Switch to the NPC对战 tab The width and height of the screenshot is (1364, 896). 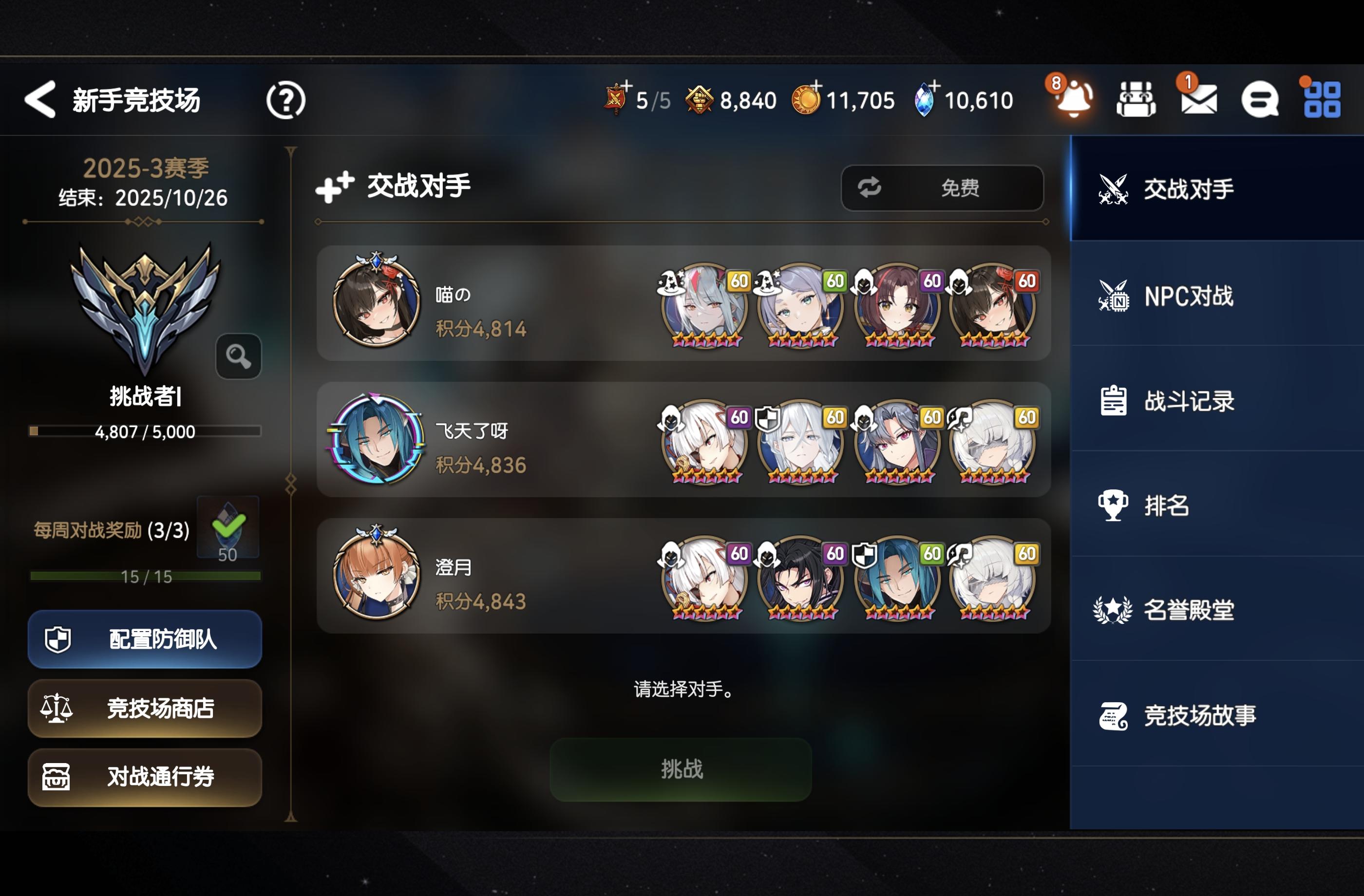(x=1214, y=297)
